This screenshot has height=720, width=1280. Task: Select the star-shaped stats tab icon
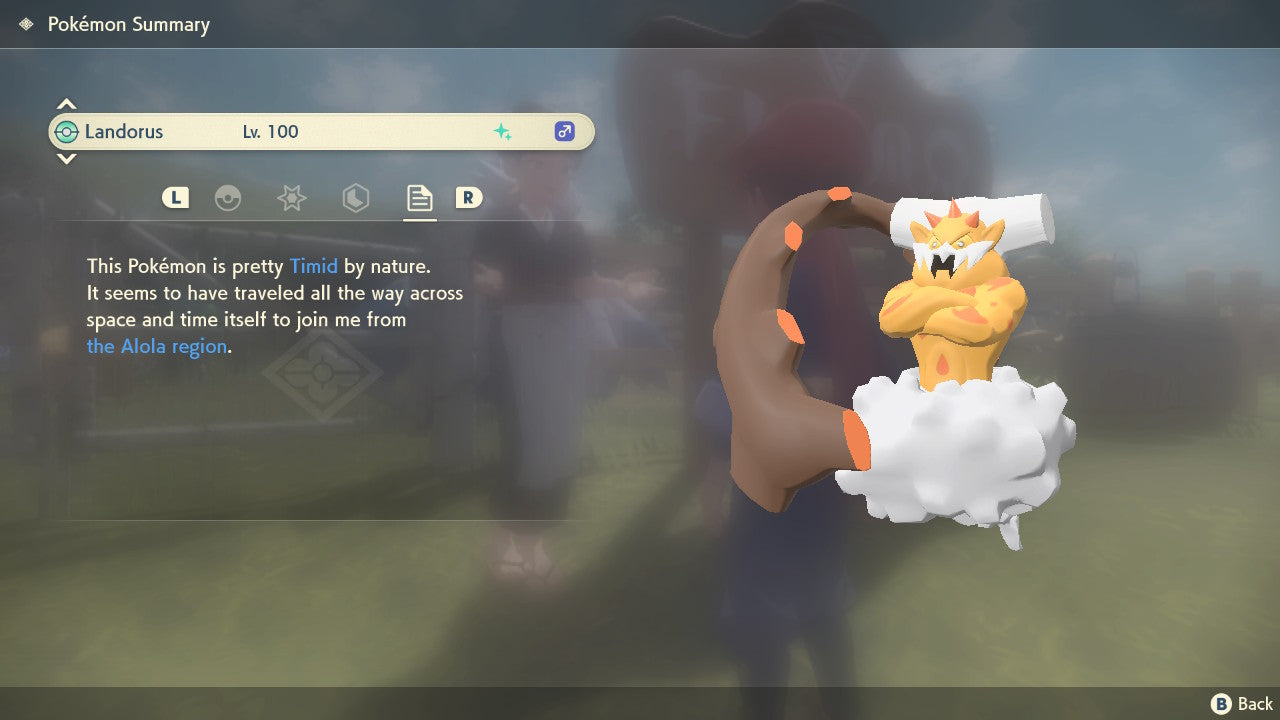(291, 198)
